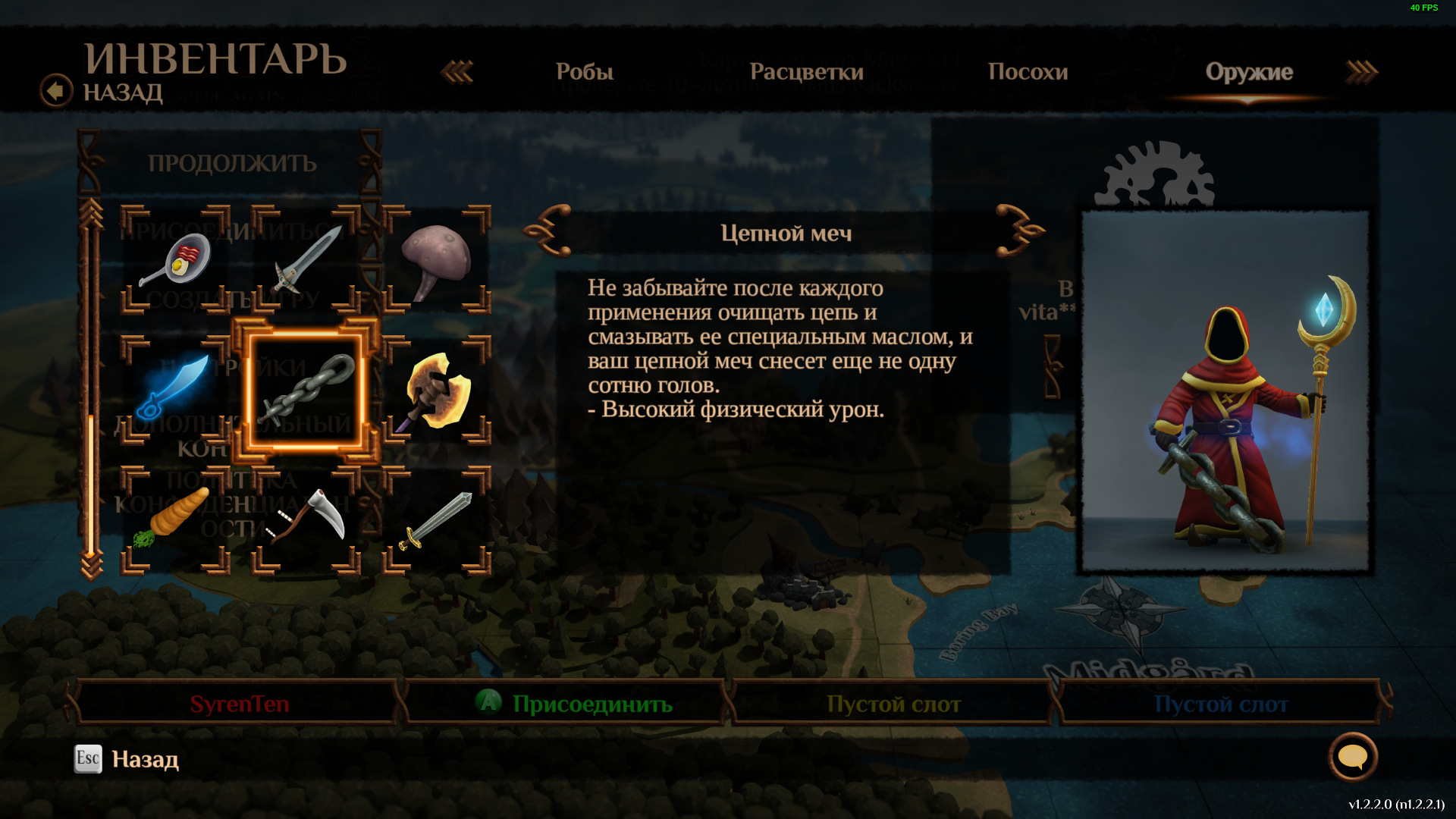Image resolution: width=1456 pixels, height=819 pixels.
Task: Open the chat speech bubble
Action: pos(1352,756)
